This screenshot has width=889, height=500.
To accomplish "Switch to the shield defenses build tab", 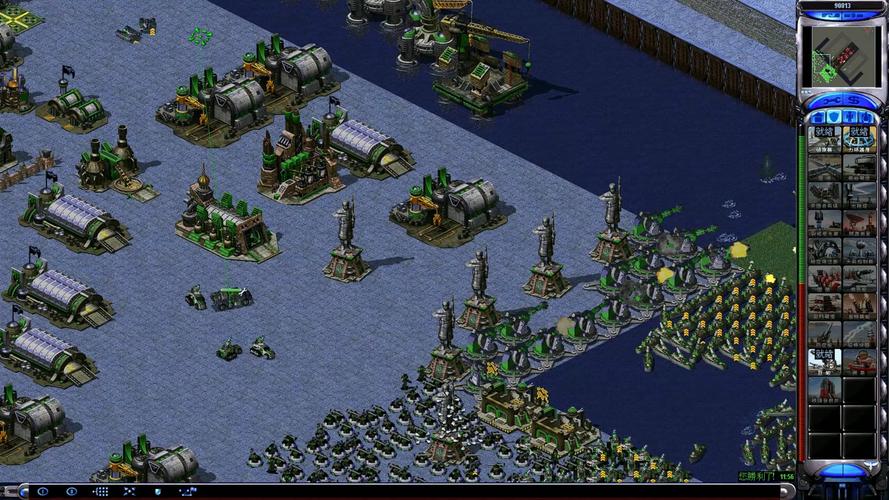I will [x=833, y=117].
